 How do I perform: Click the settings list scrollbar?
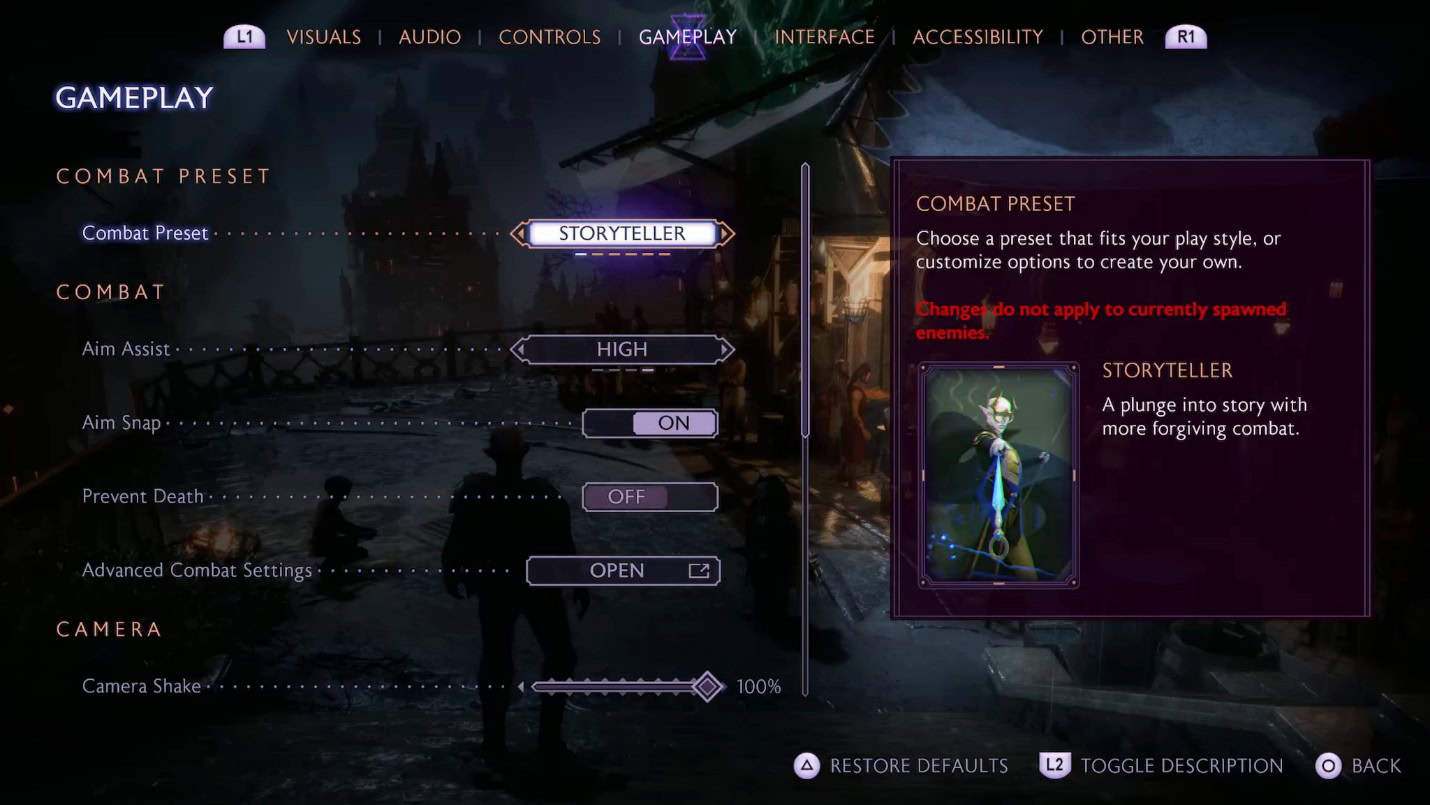tap(805, 300)
